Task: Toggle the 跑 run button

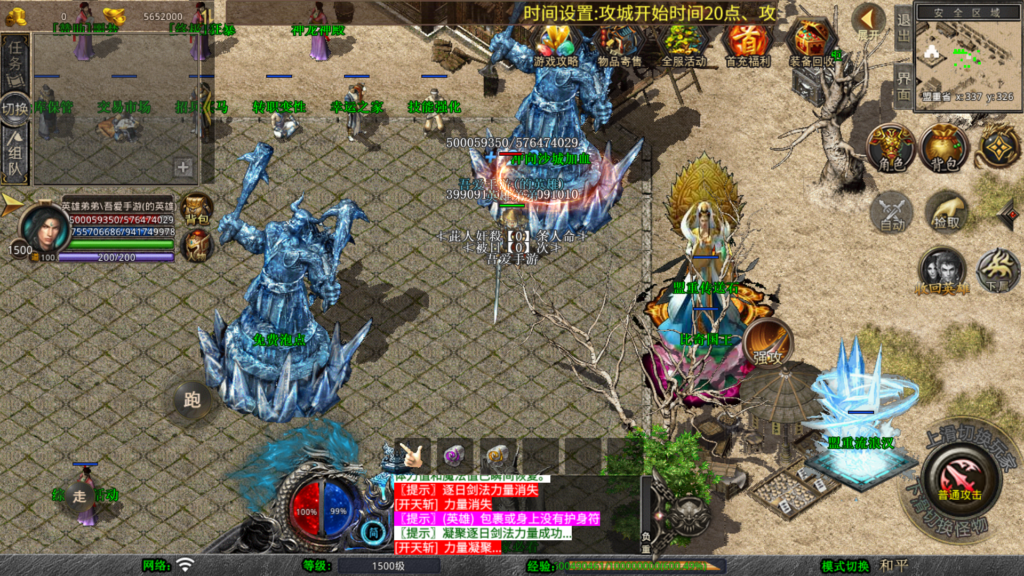Action: click(x=192, y=400)
